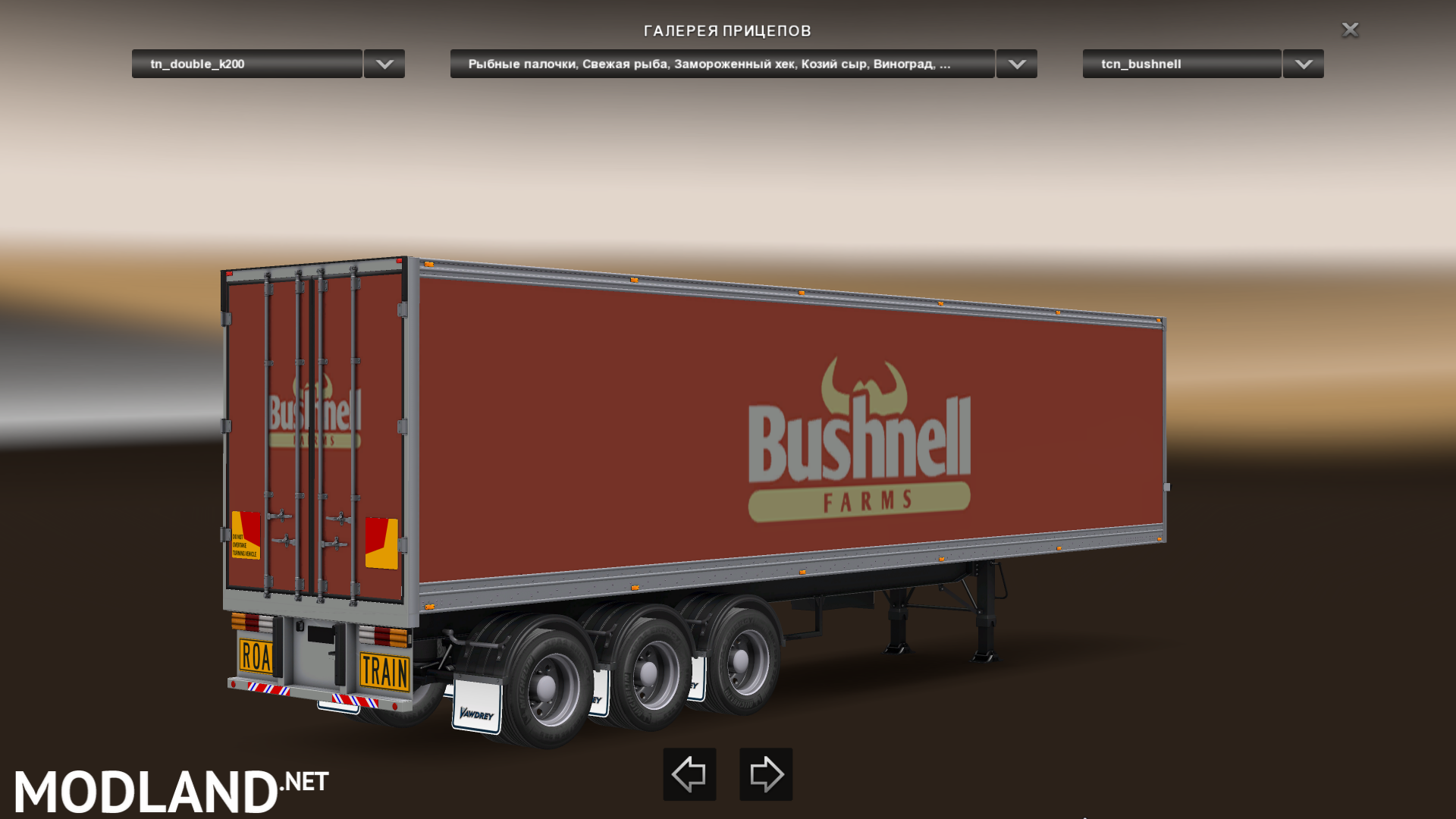Close the trailer gallery with the X

(x=1350, y=30)
